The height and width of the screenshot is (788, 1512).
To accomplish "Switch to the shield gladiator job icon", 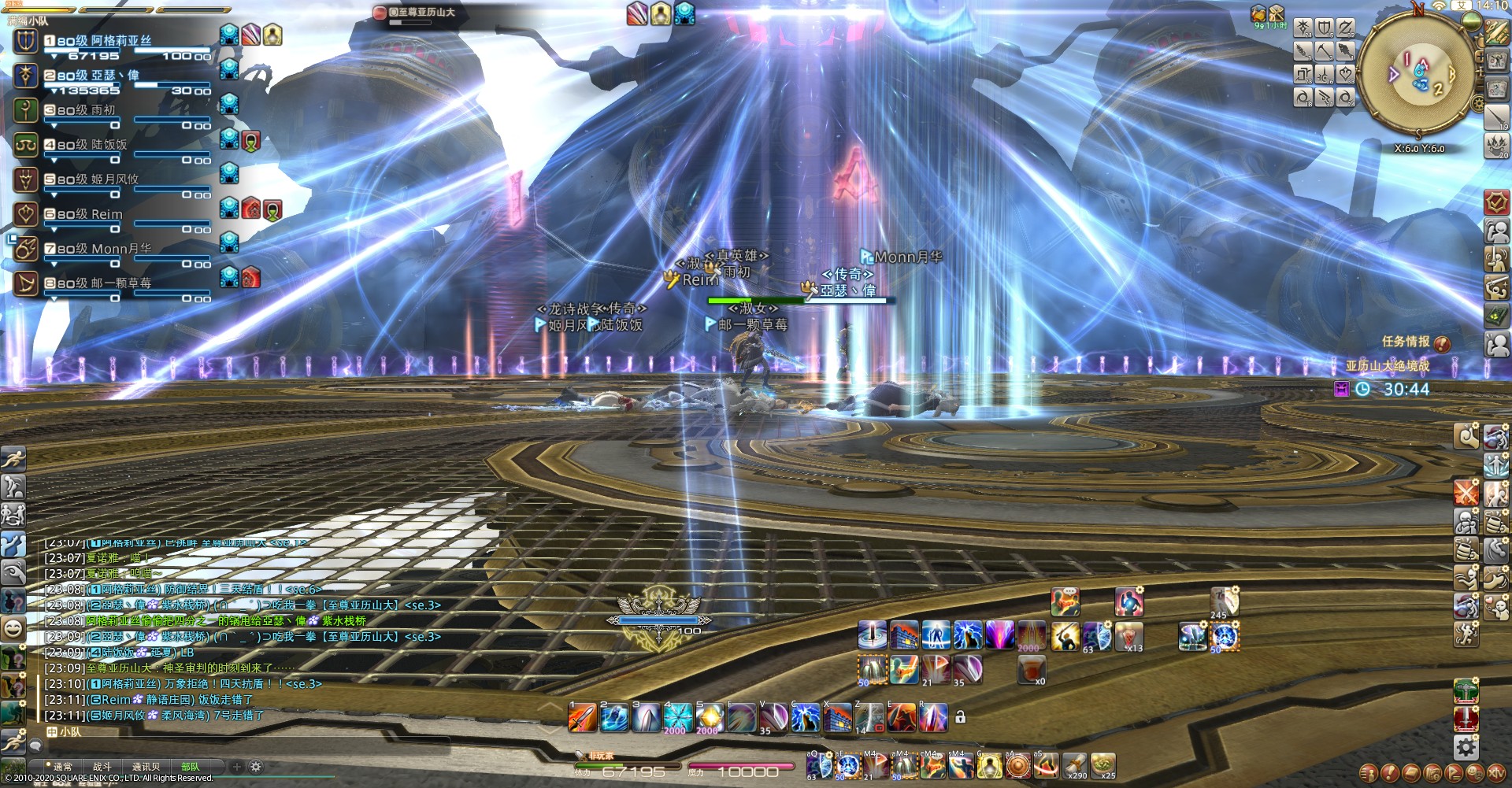I will pyautogui.click(x=1325, y=28).
